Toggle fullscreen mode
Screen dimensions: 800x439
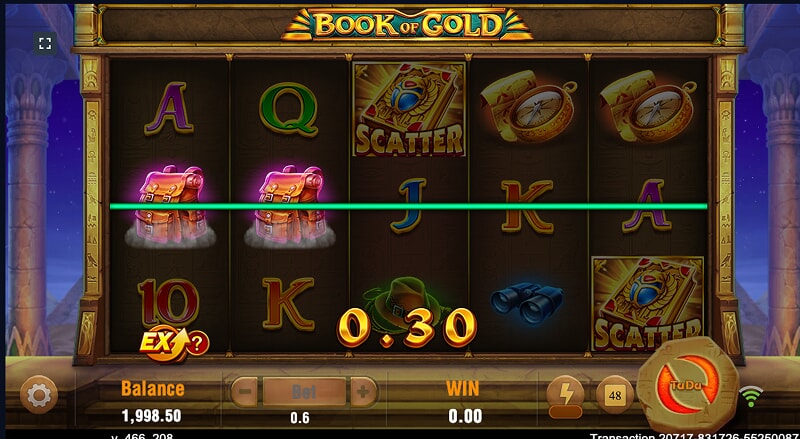[45, 43]
